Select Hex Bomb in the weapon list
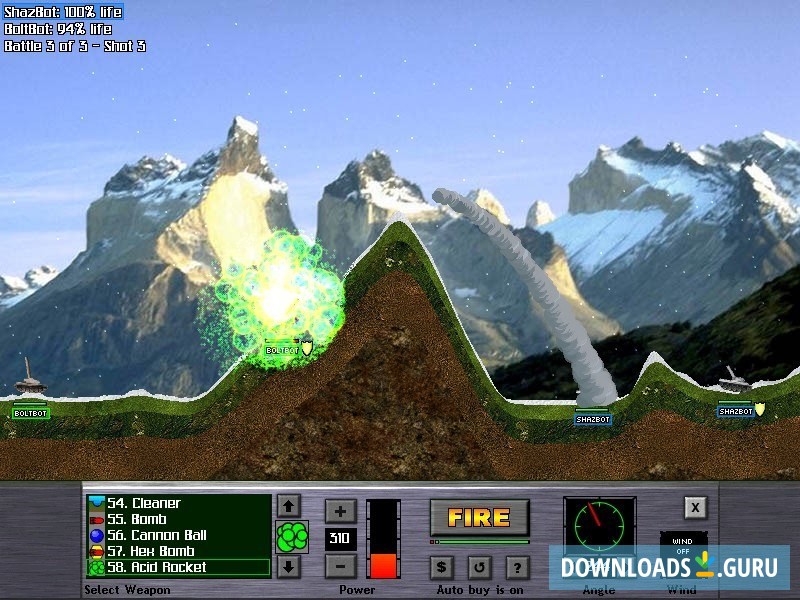Viewport: 800px width, 600px height. click(178, 551)
